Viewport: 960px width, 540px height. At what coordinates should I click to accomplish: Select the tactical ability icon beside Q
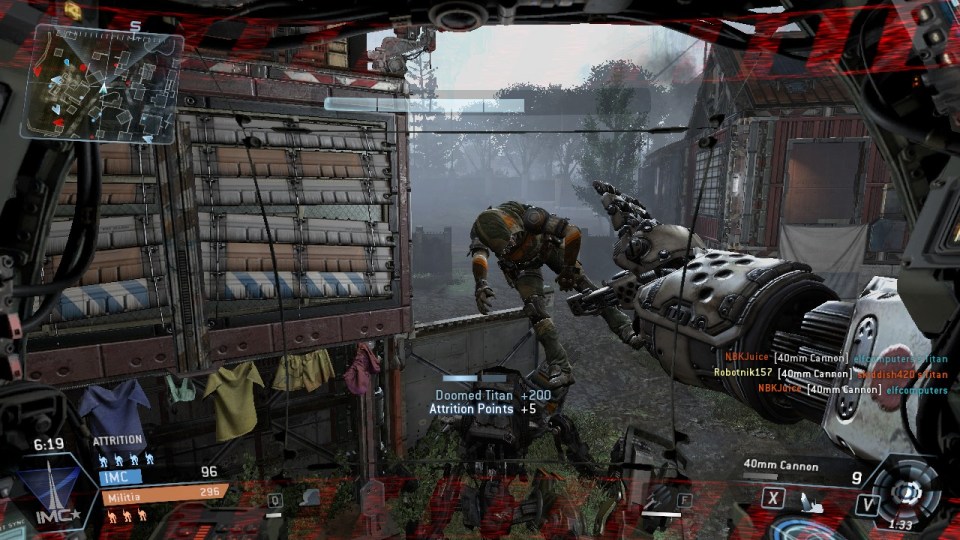click(x=310, y=497)
